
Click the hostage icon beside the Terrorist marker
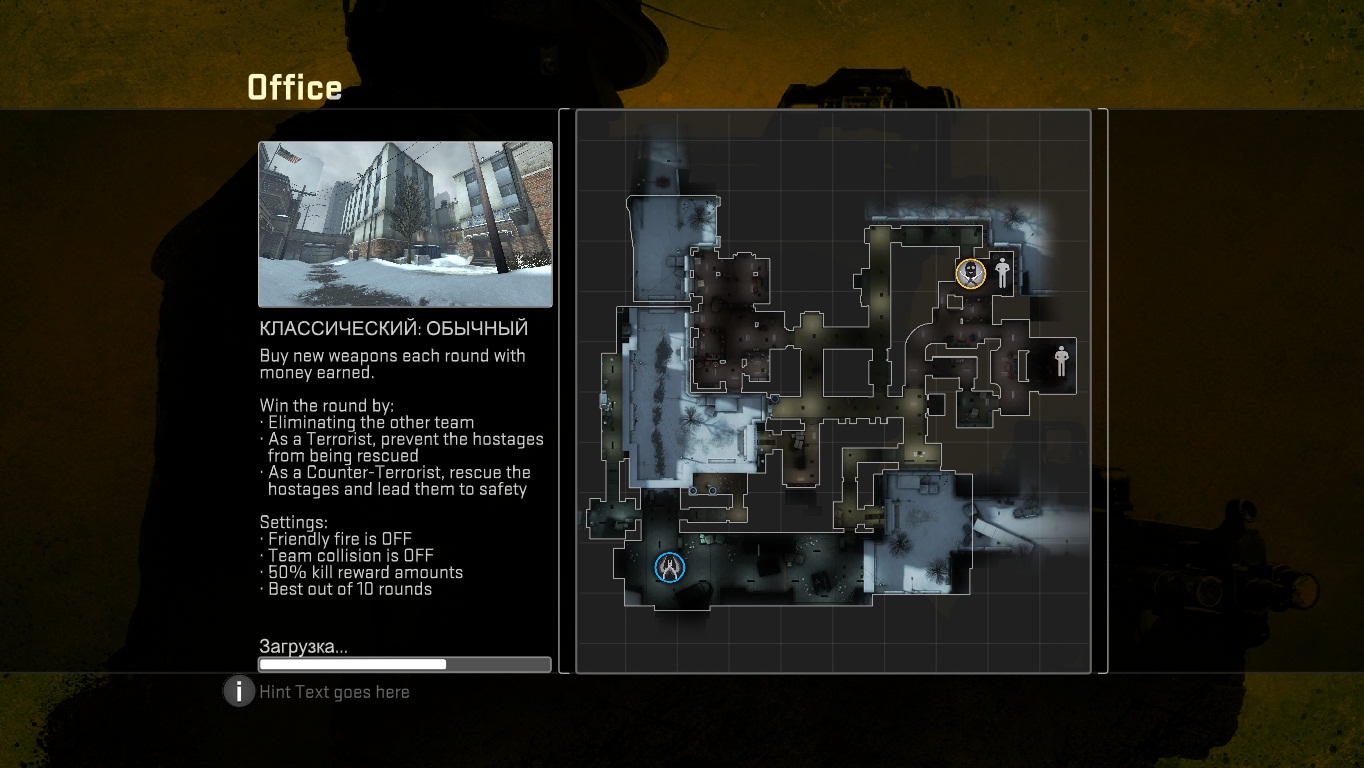click(1002, 272)
